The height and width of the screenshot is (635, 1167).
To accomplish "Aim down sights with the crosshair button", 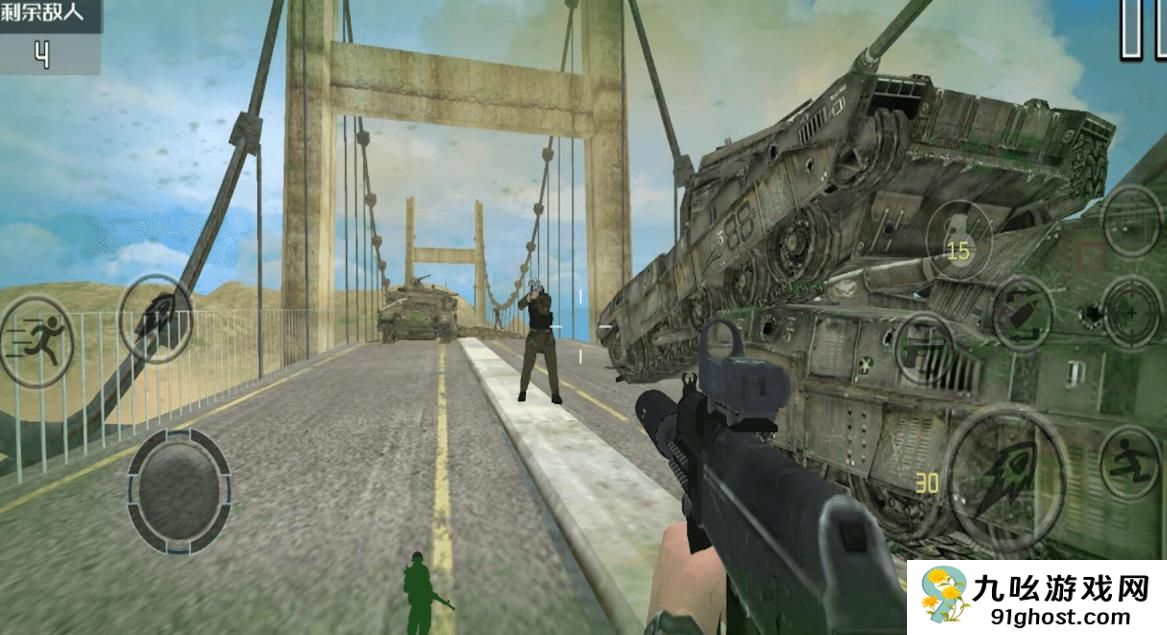I will pos(1131,311).
